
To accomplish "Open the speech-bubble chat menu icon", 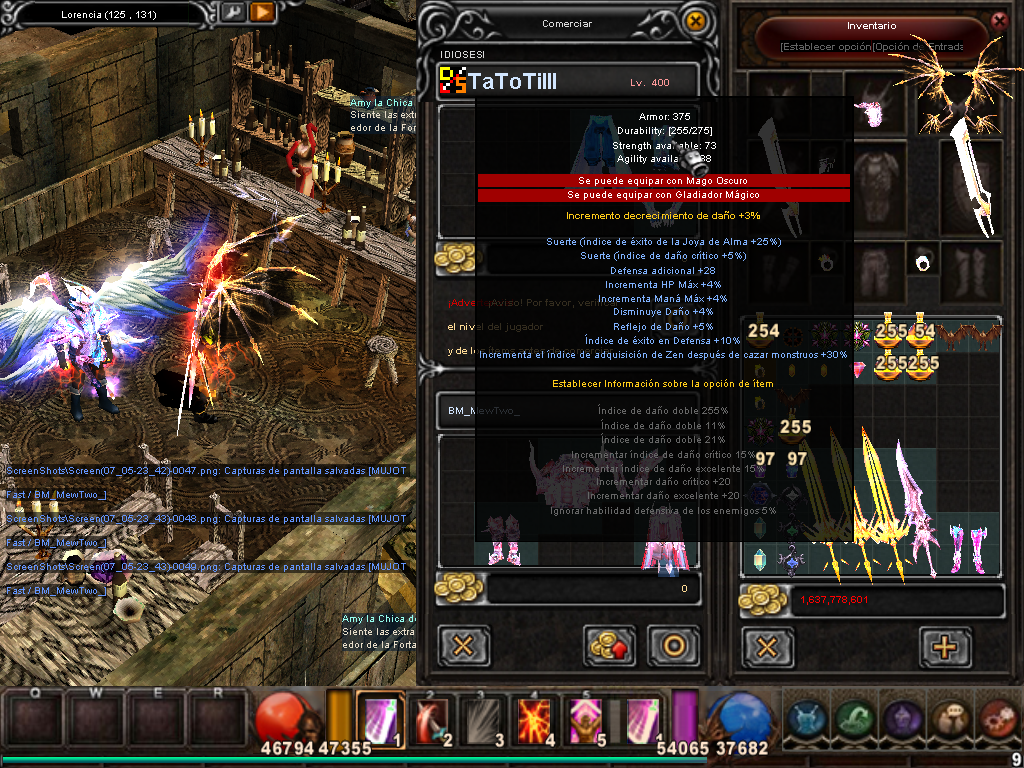I will tap(950, 719).
